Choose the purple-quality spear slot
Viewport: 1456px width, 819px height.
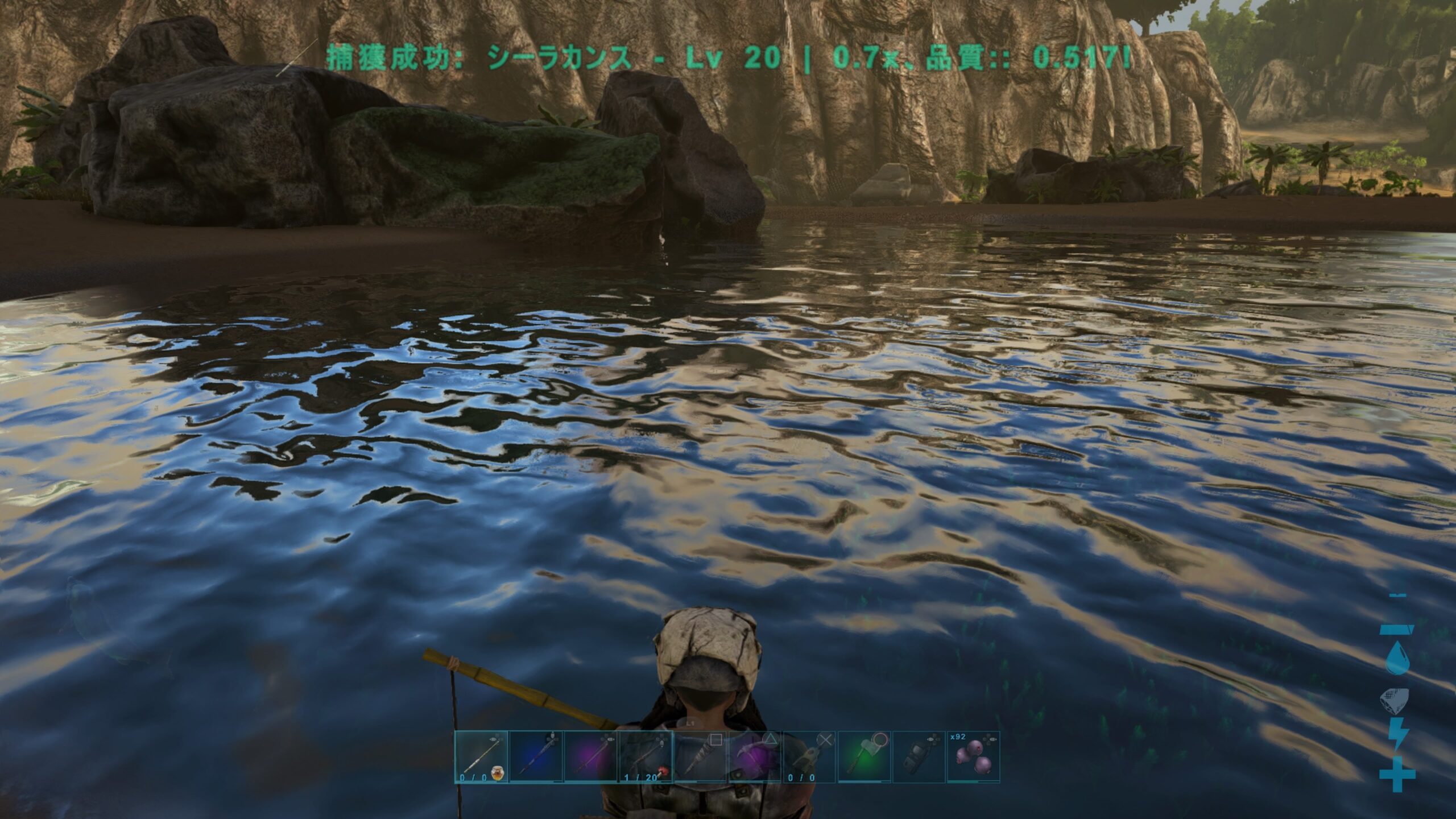590,756
